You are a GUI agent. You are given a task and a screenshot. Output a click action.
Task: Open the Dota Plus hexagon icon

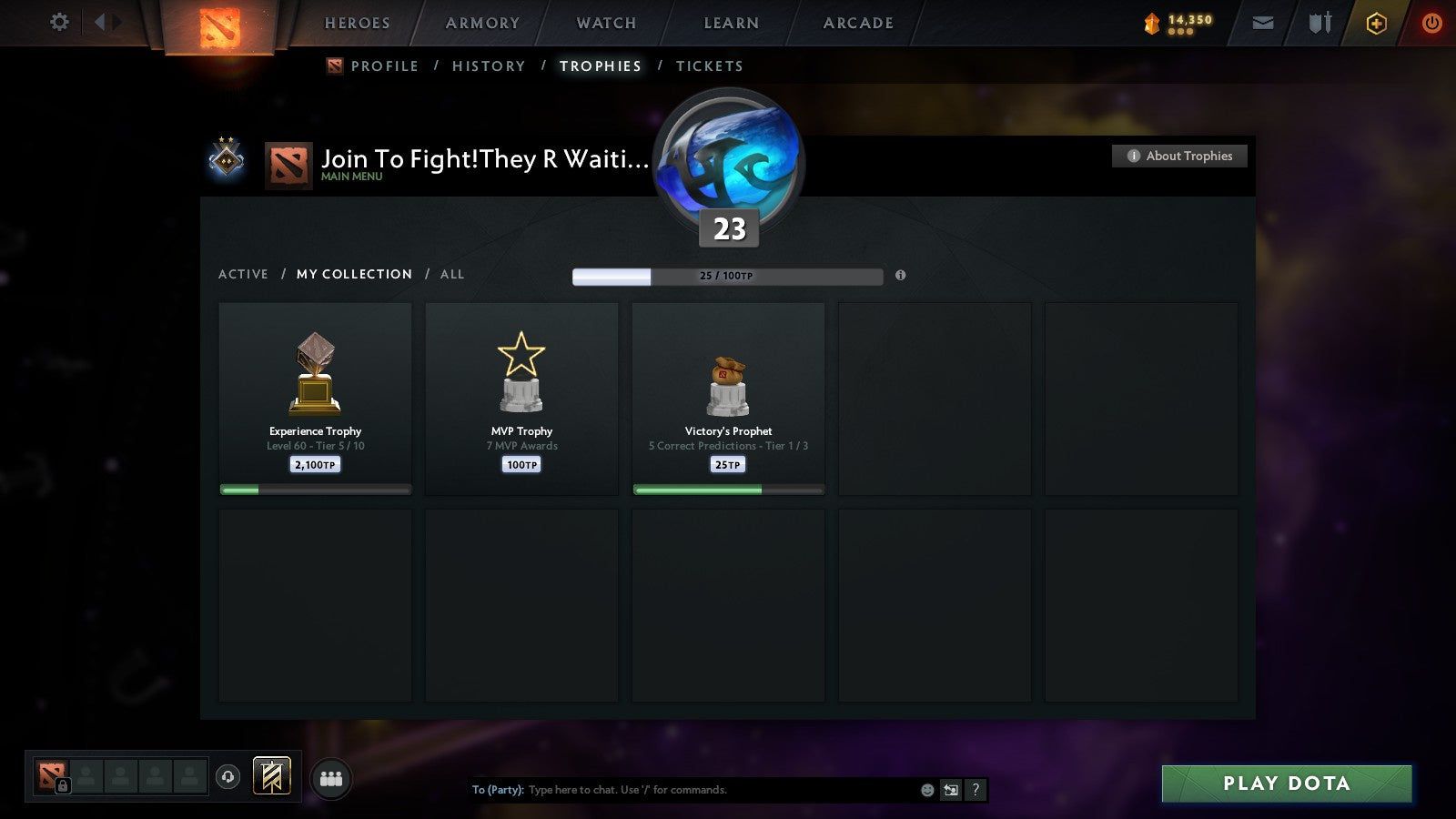click(x=1376, y=23)
